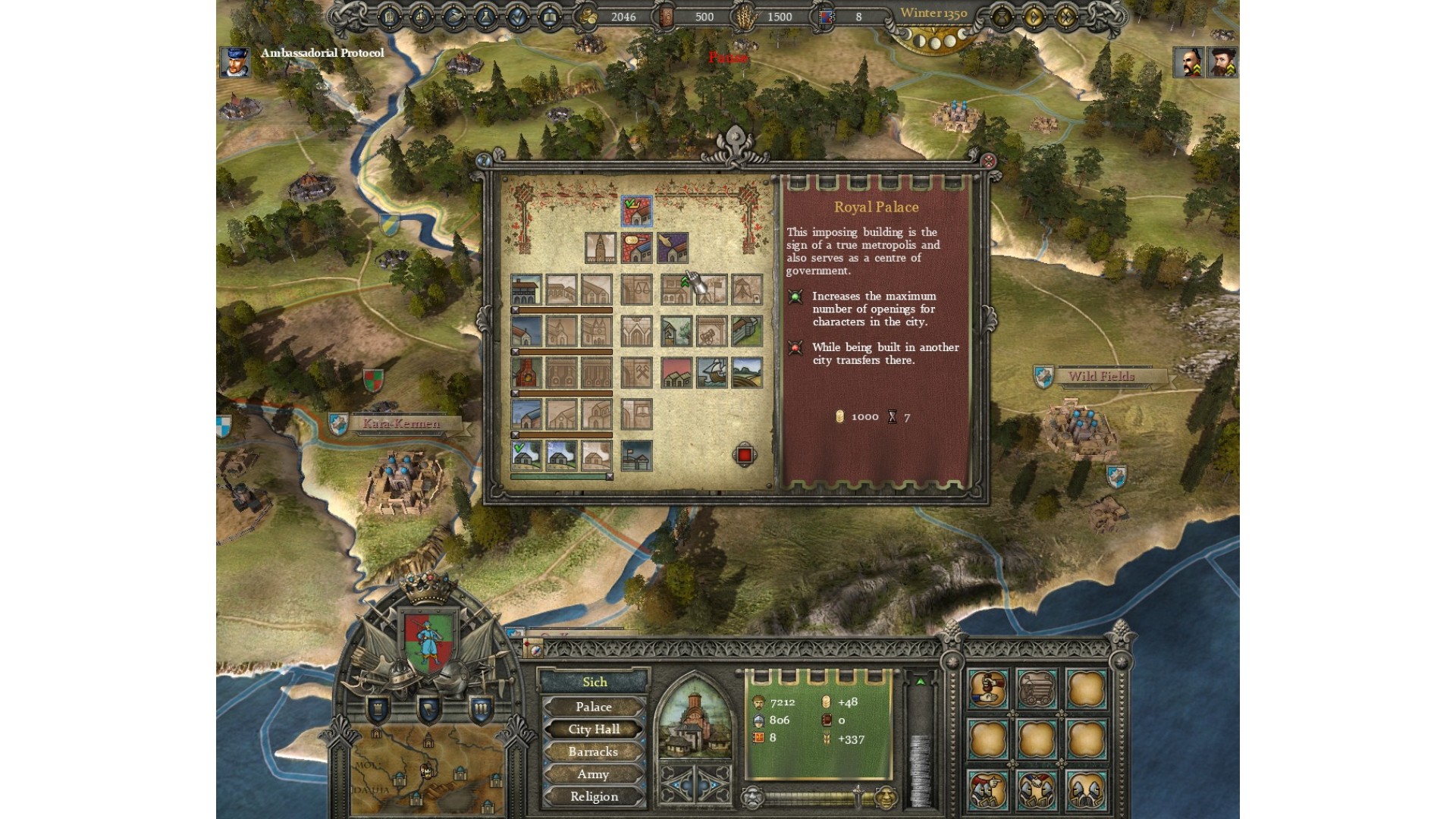Select the sailing ship harbor building
This screenshot has height=819, width=1456.
pyautogui.click(x=711, y=372)
